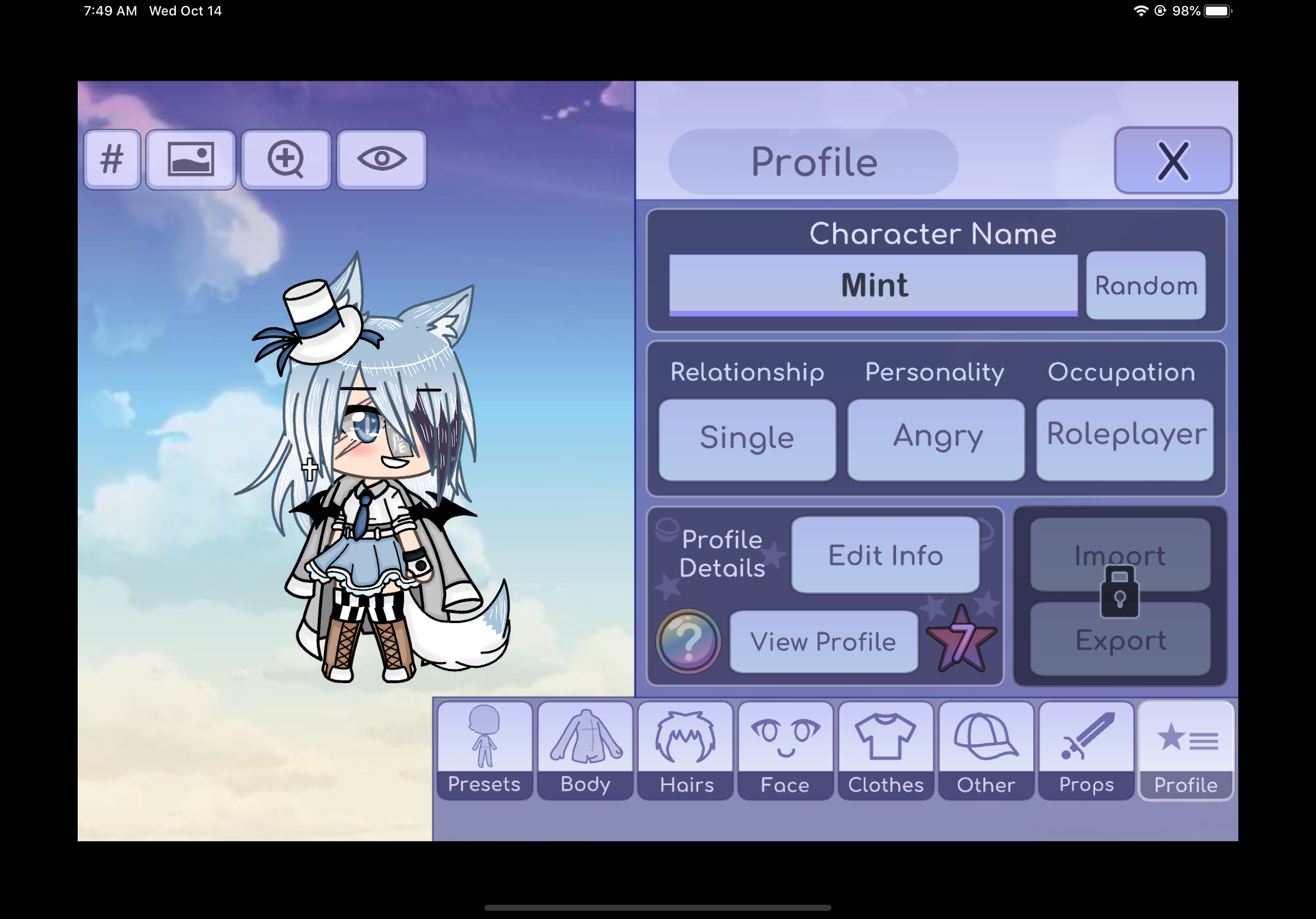Switch to the Presets tab
This screenshot has width=1316, height=919.
484,749
